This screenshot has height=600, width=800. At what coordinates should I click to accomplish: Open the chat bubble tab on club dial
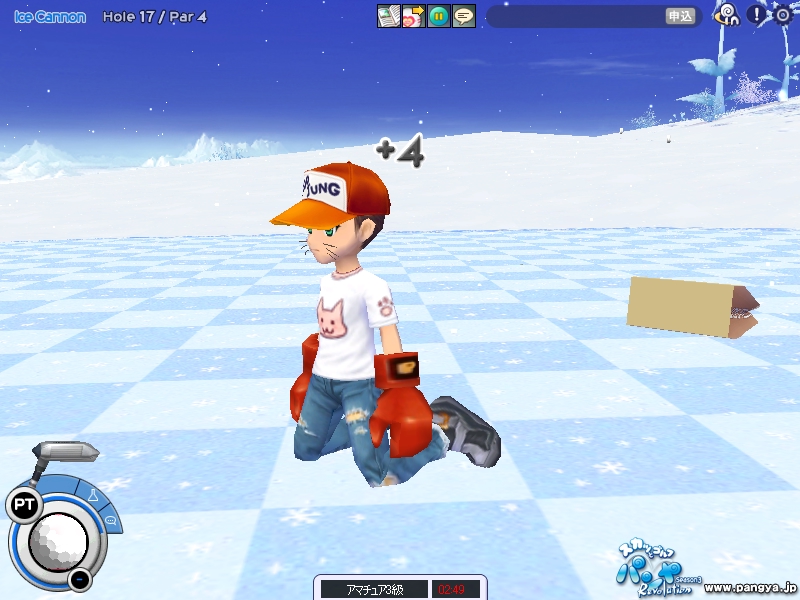110,520
